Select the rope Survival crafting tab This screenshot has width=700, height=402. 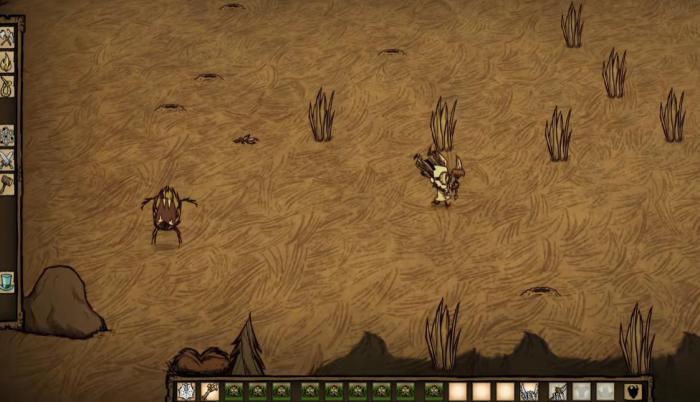pos(7,86)
